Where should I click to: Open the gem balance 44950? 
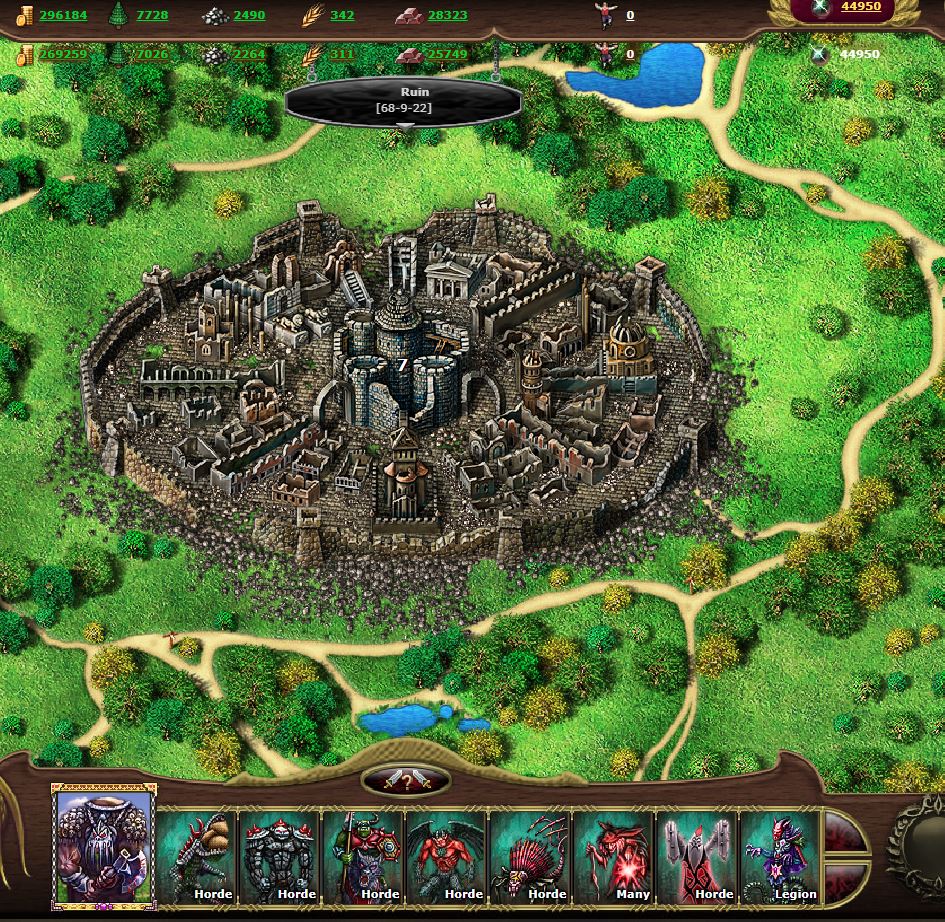pos(860,7)
